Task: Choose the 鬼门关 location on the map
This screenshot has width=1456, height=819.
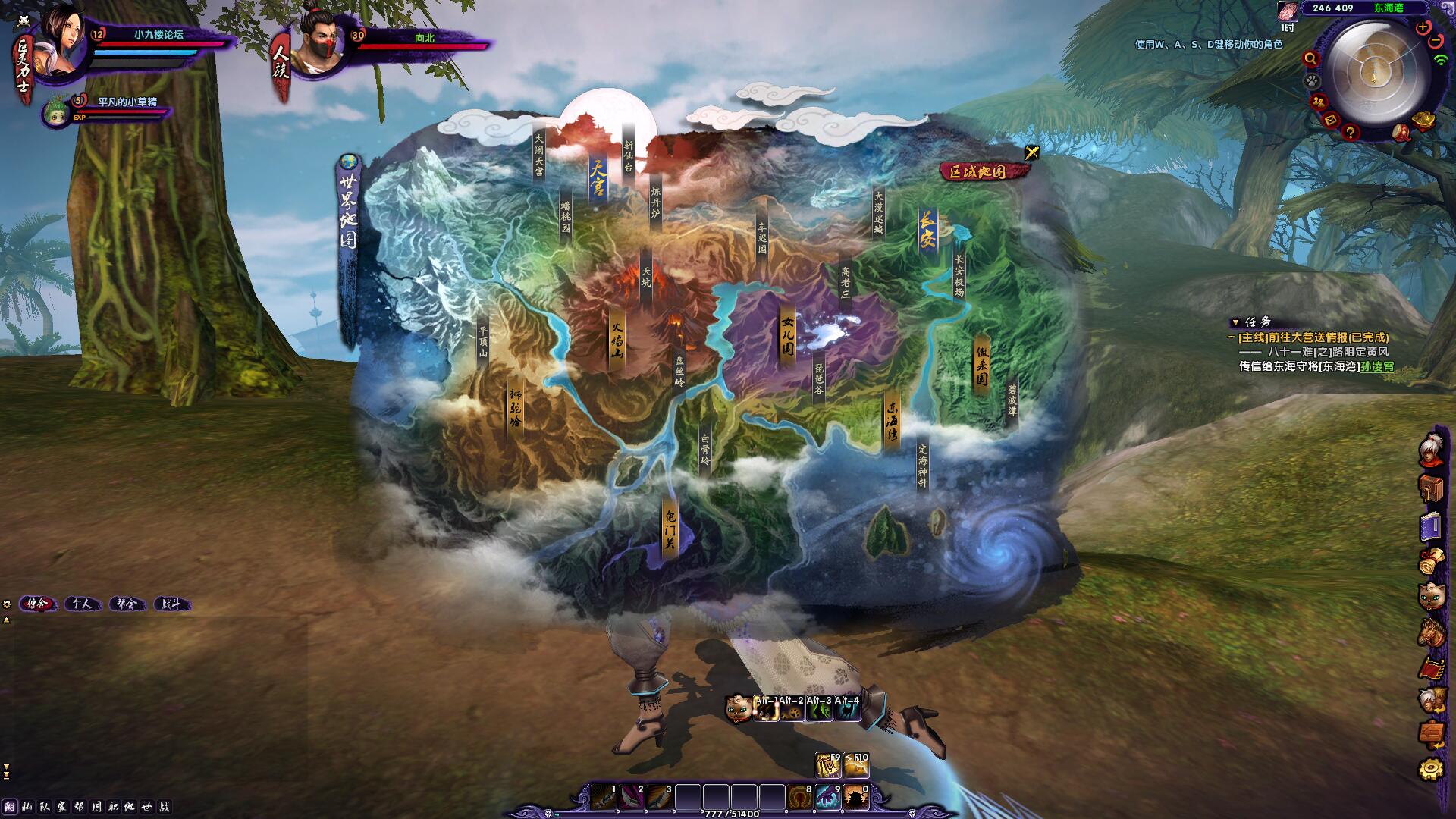Action: (x=670, y=529)
